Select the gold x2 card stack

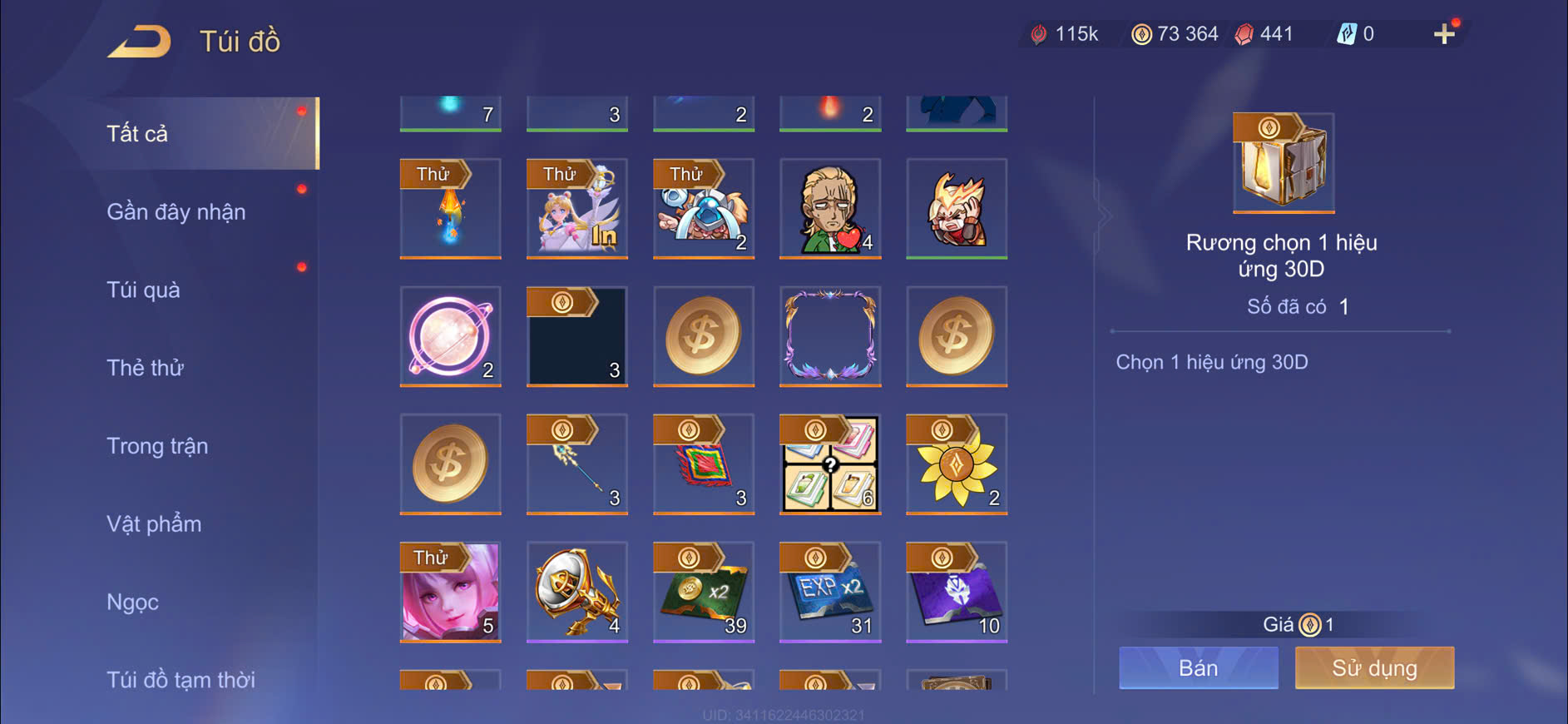pyautogui.click(x=704, y=592)
